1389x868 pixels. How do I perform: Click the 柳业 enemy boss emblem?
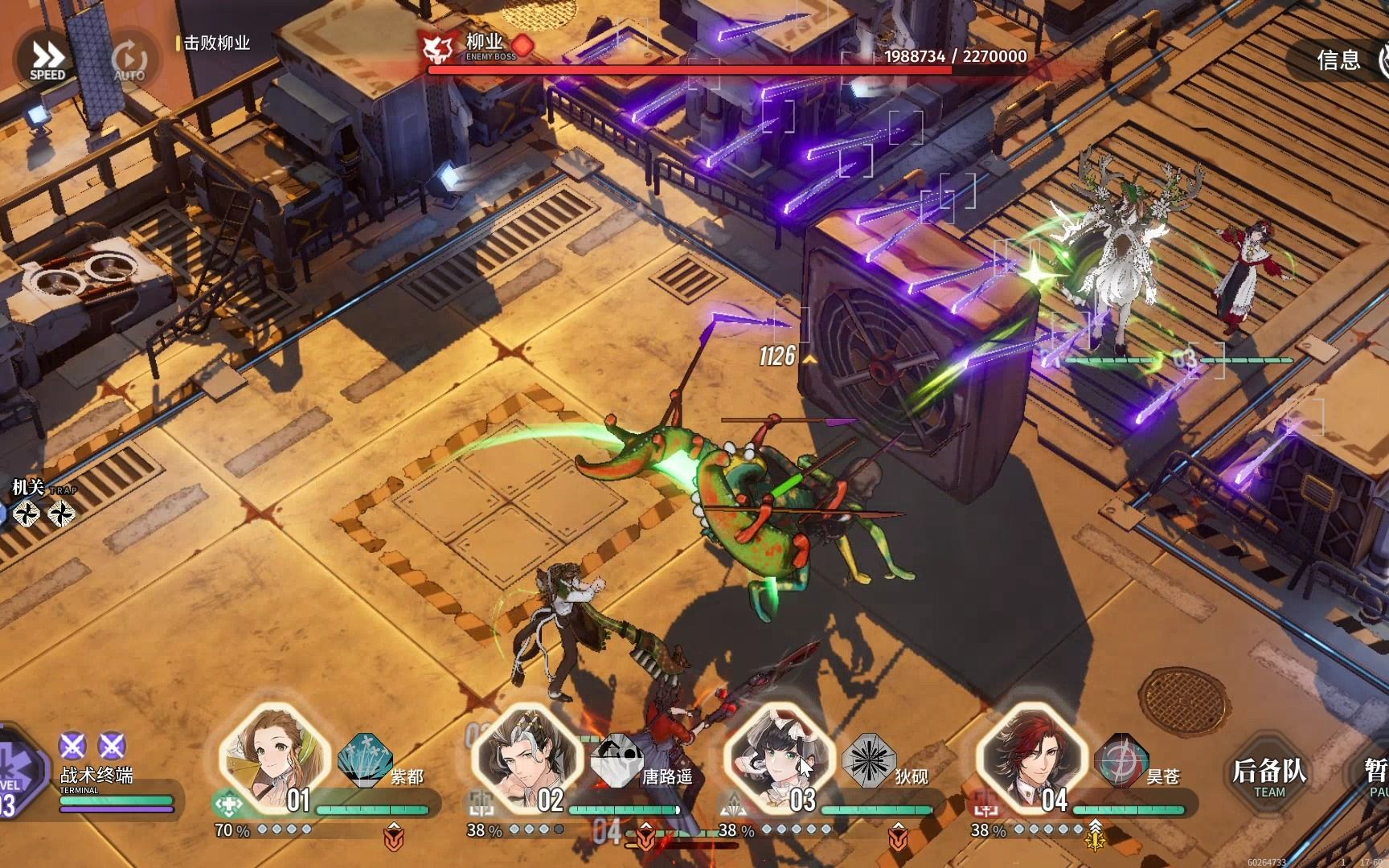439,49
